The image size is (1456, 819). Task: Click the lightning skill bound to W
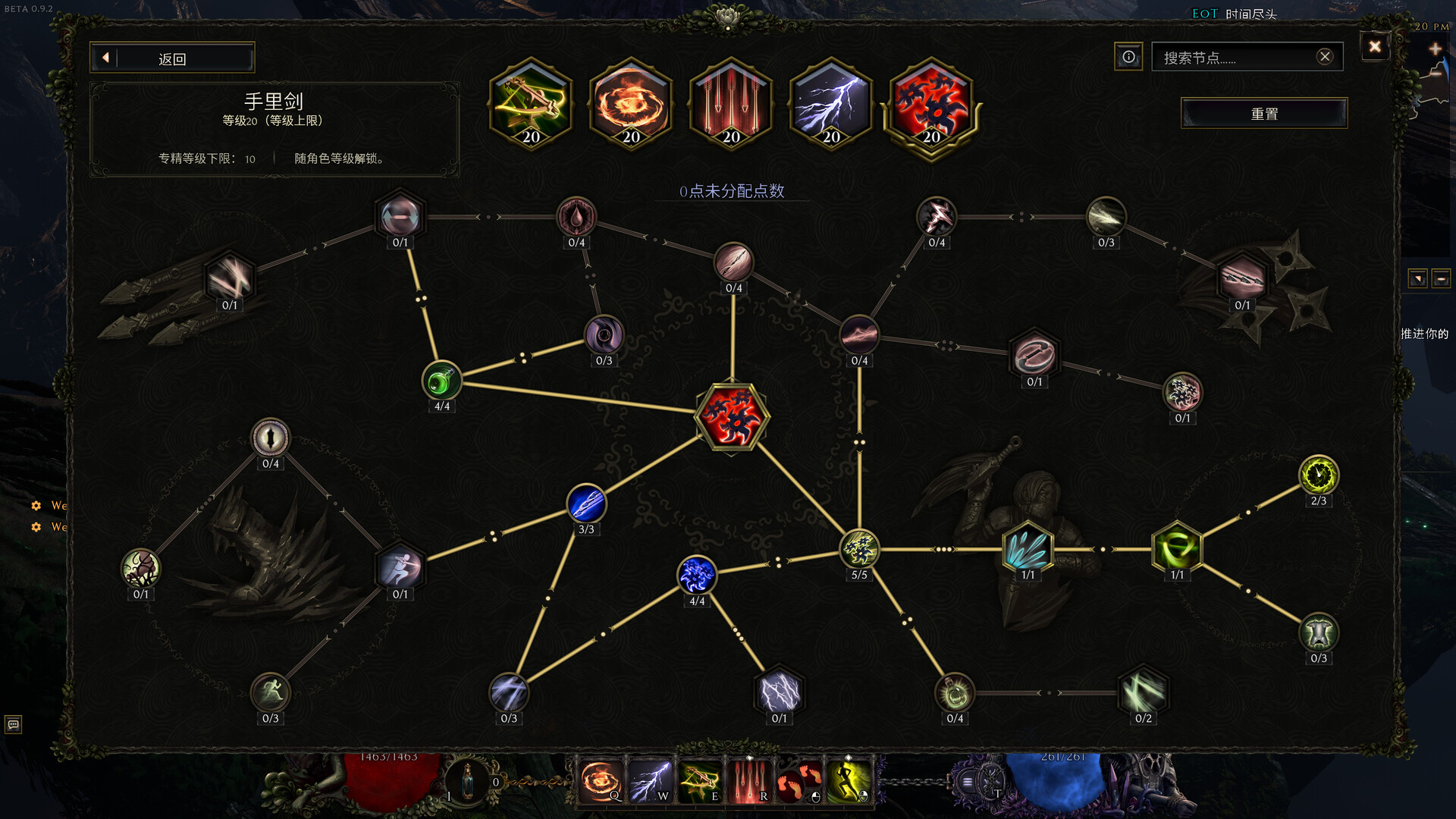point(651,780)
